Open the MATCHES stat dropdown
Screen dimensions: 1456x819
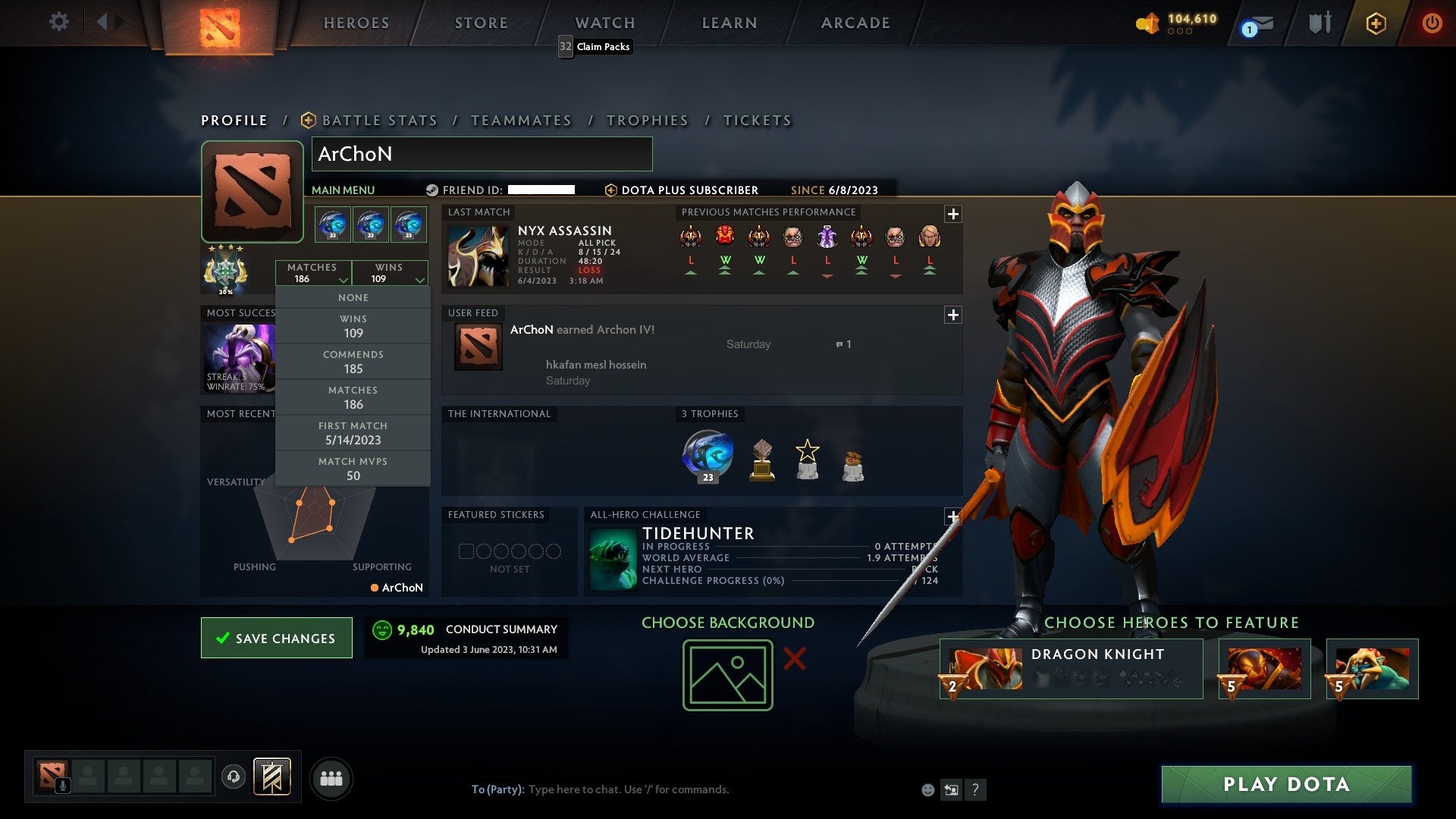(314, 273)
